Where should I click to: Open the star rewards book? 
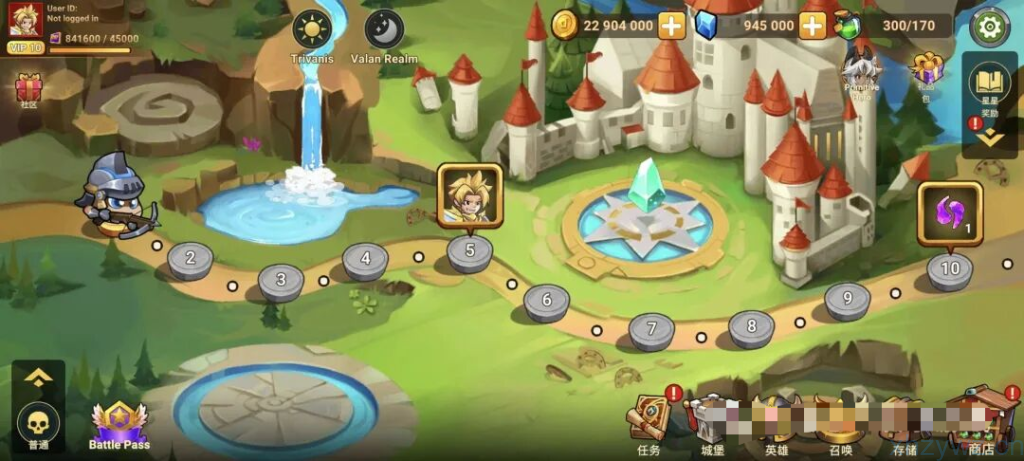990,84
